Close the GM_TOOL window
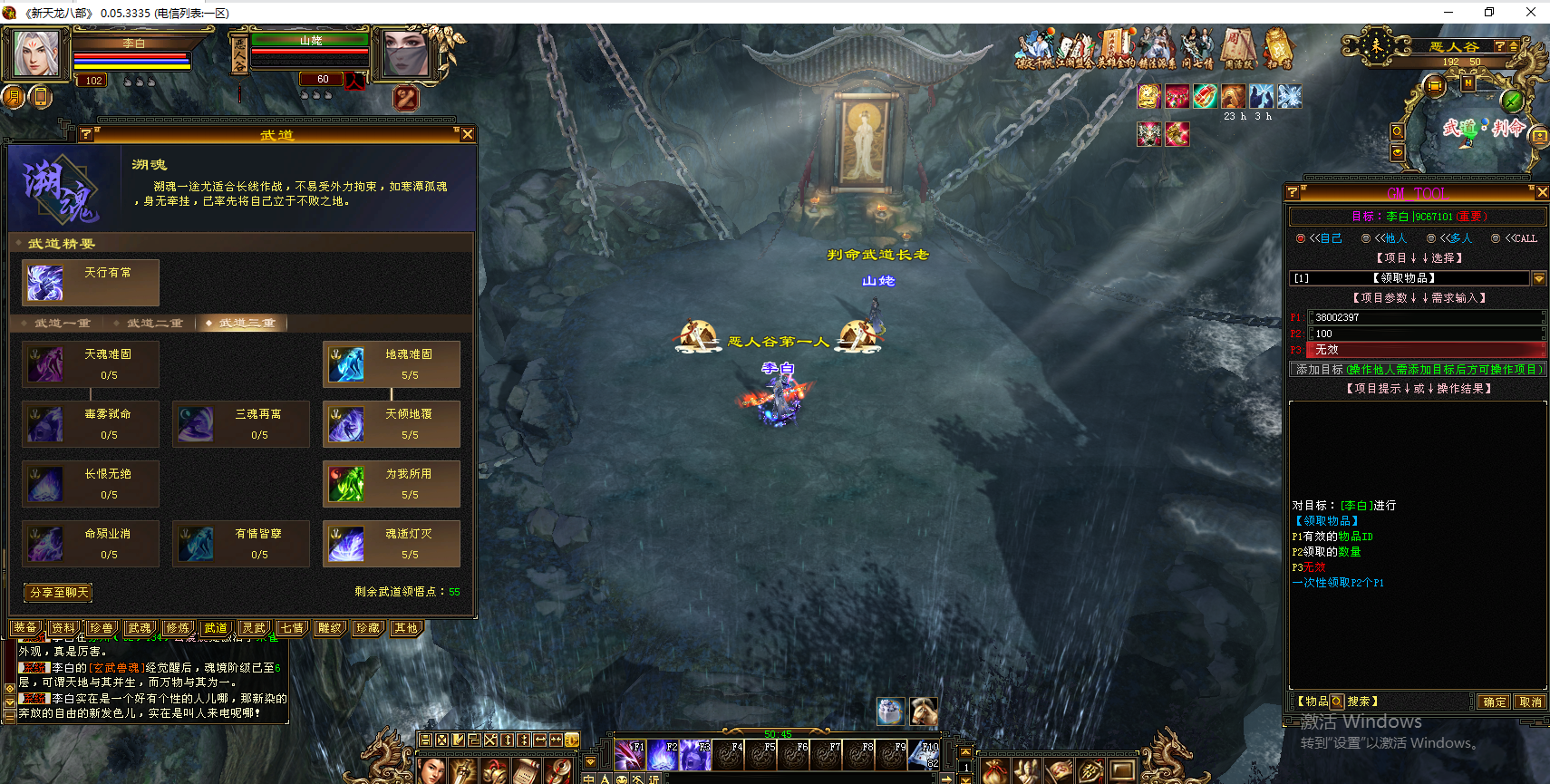This screenshot has width=1550, height=784. pos(1541,192)
